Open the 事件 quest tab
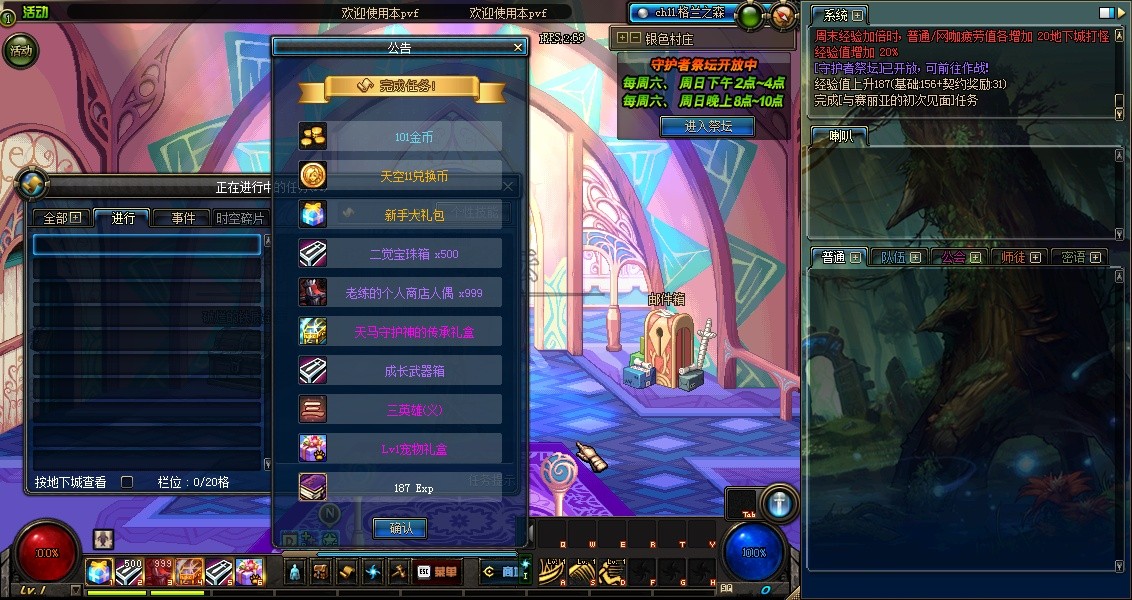The width and height of the screenshot is (1132, 600). [x=183, y=218]
